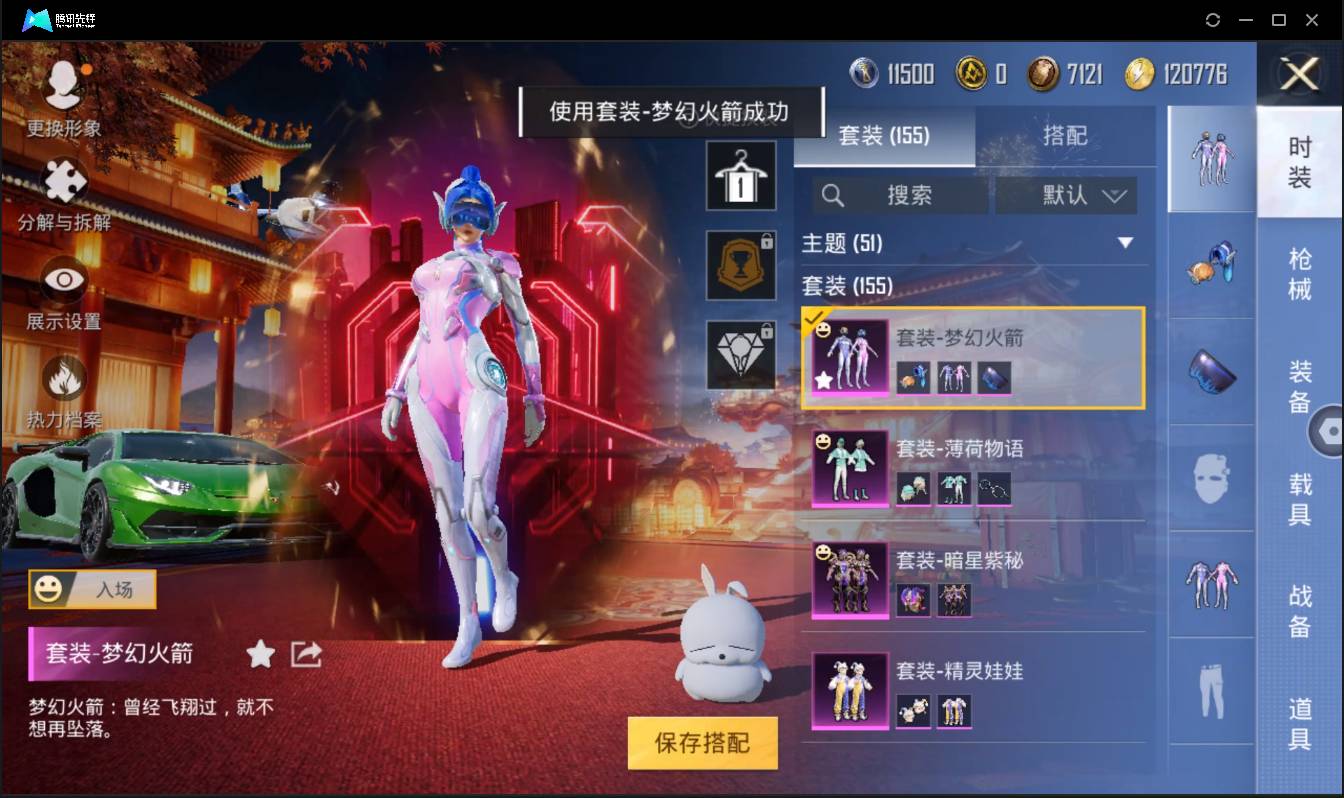1344x798 pixels.
Task: Open the 默认 sort dropdown
Action: 1065,196
